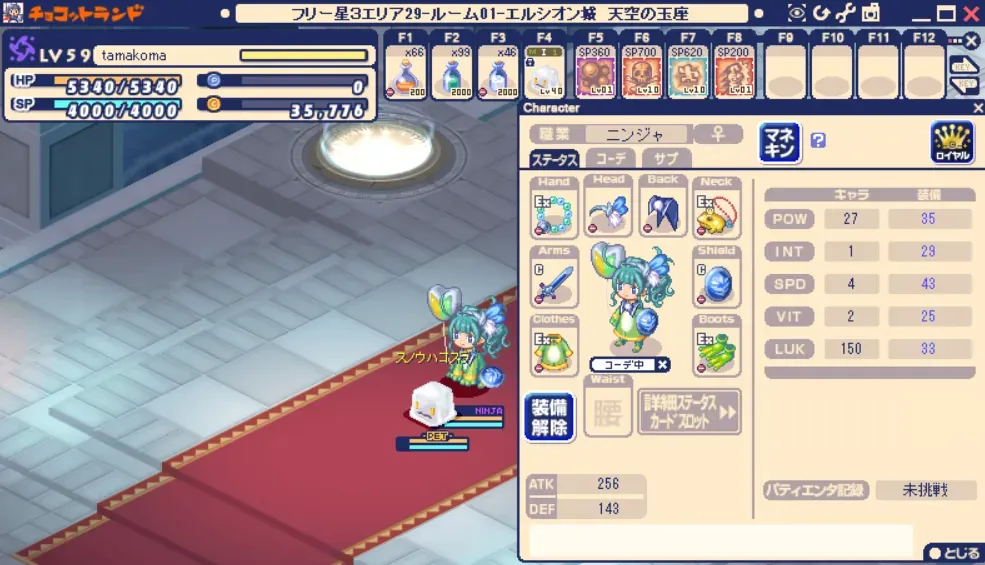Switch to the コーデ tab
Image resolution: width=985 pixels, height=565 pixels.
pyautogui.click(x=609, y=159)
